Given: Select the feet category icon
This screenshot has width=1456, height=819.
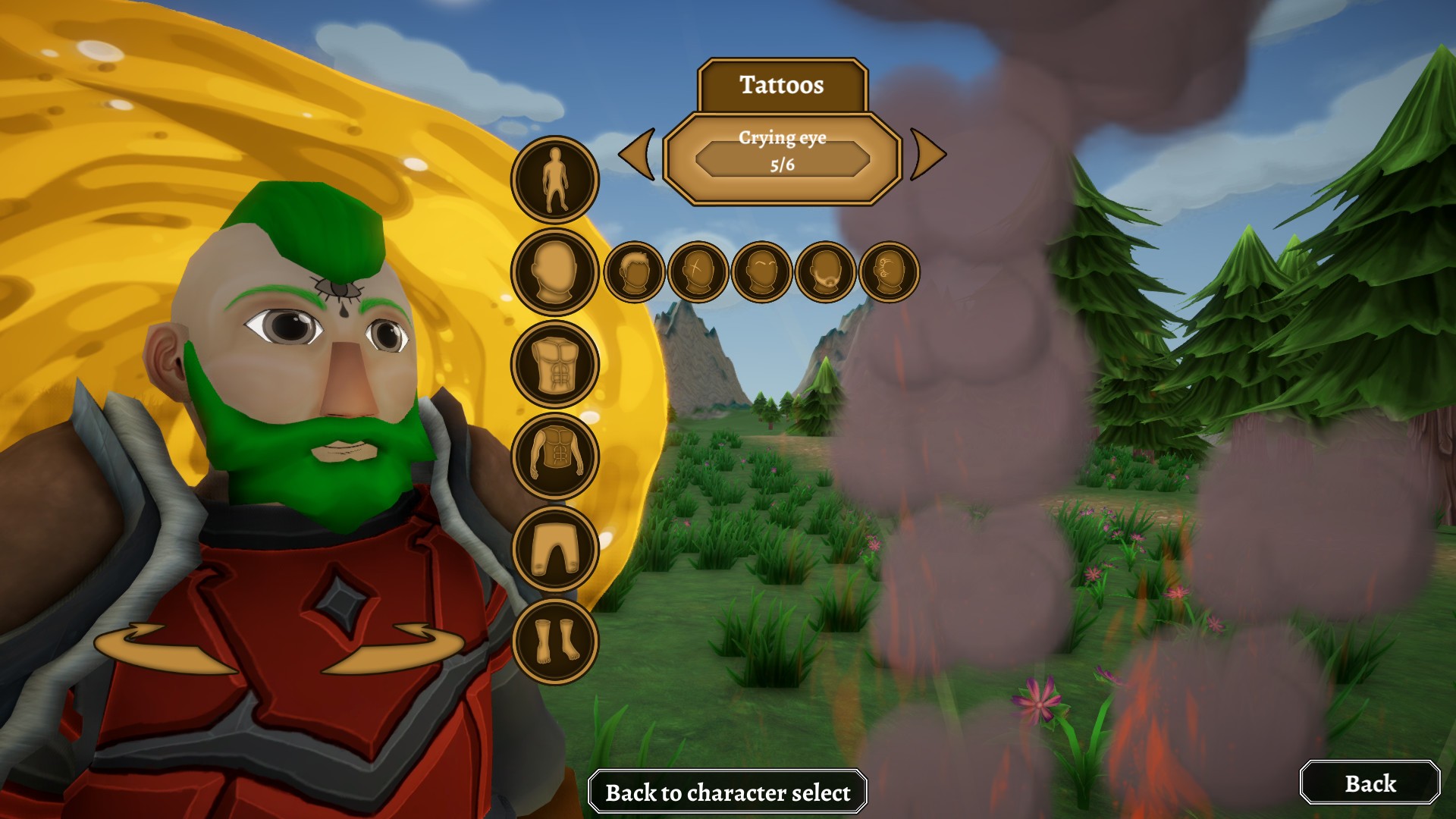Looking at the screenshot, I should (x=555, y=641).
